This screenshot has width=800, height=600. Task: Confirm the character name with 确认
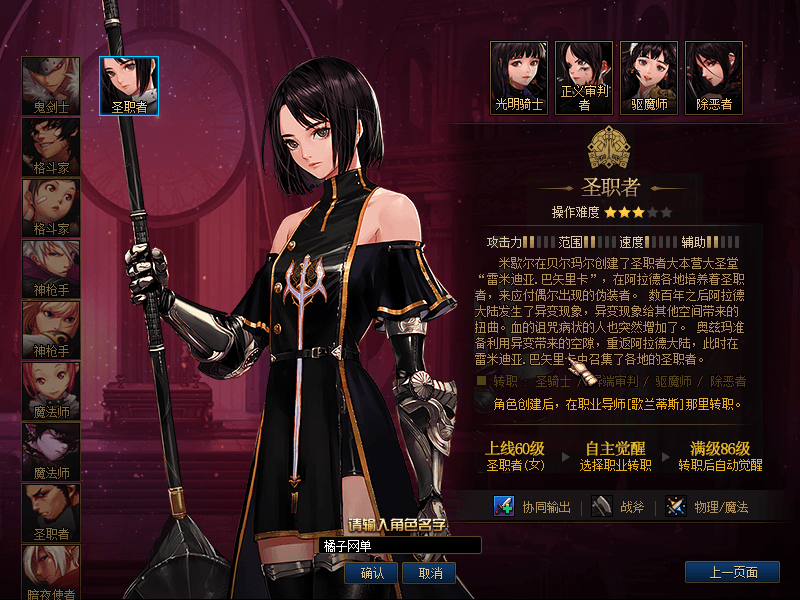click(371, 573)
